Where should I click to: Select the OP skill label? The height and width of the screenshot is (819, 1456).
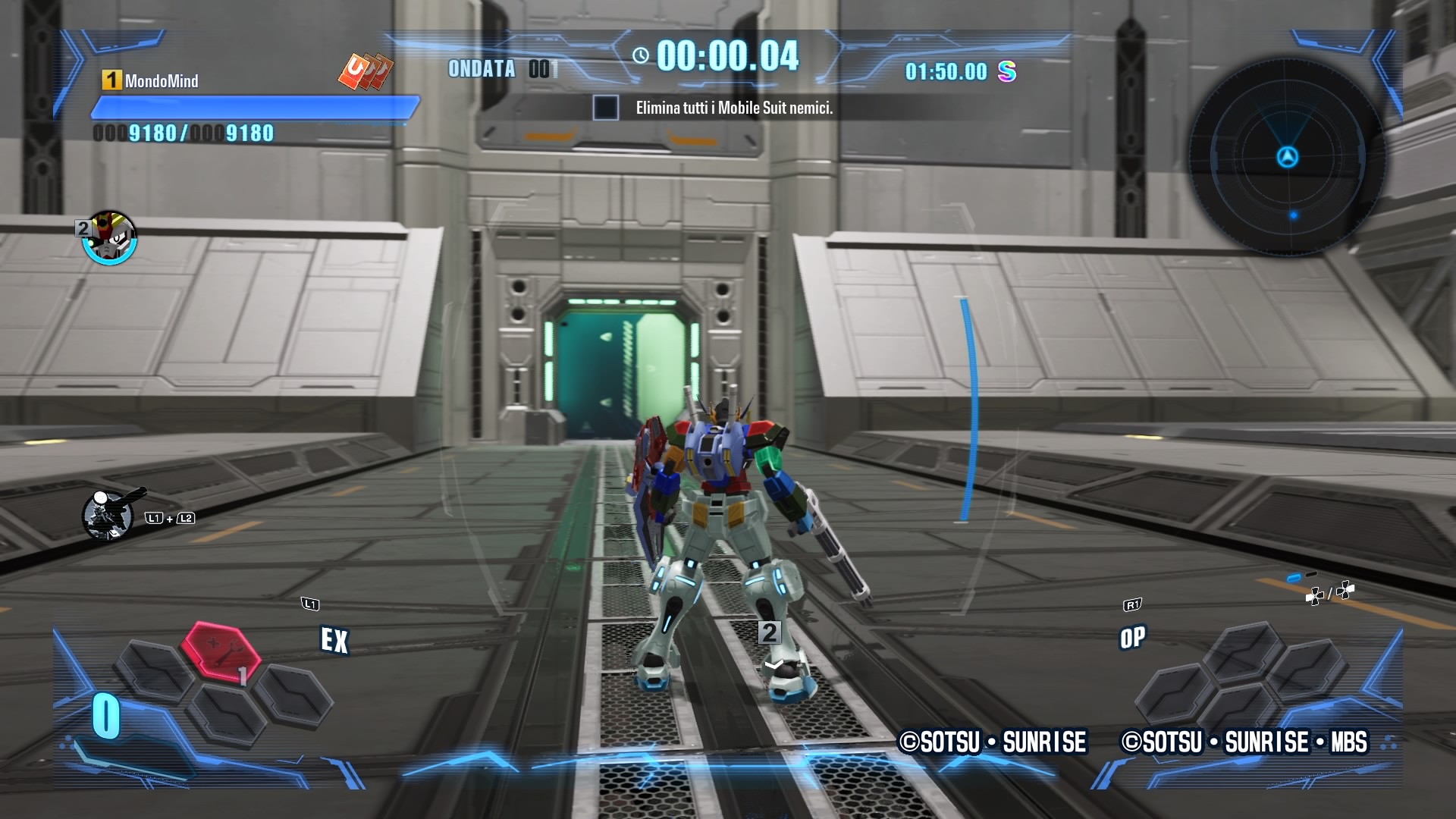pos(1132,638)
